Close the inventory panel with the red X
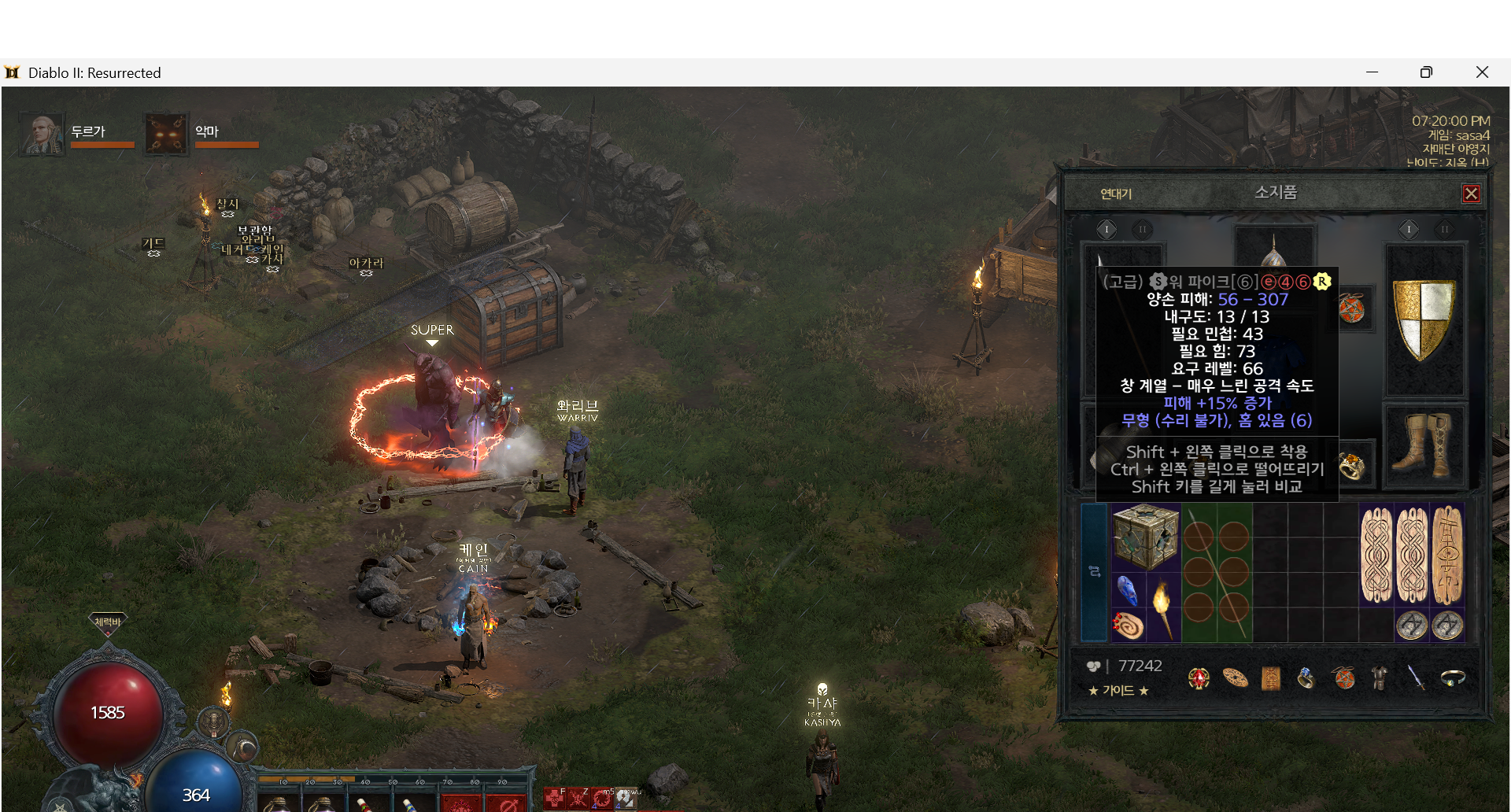 (1471, 194)
